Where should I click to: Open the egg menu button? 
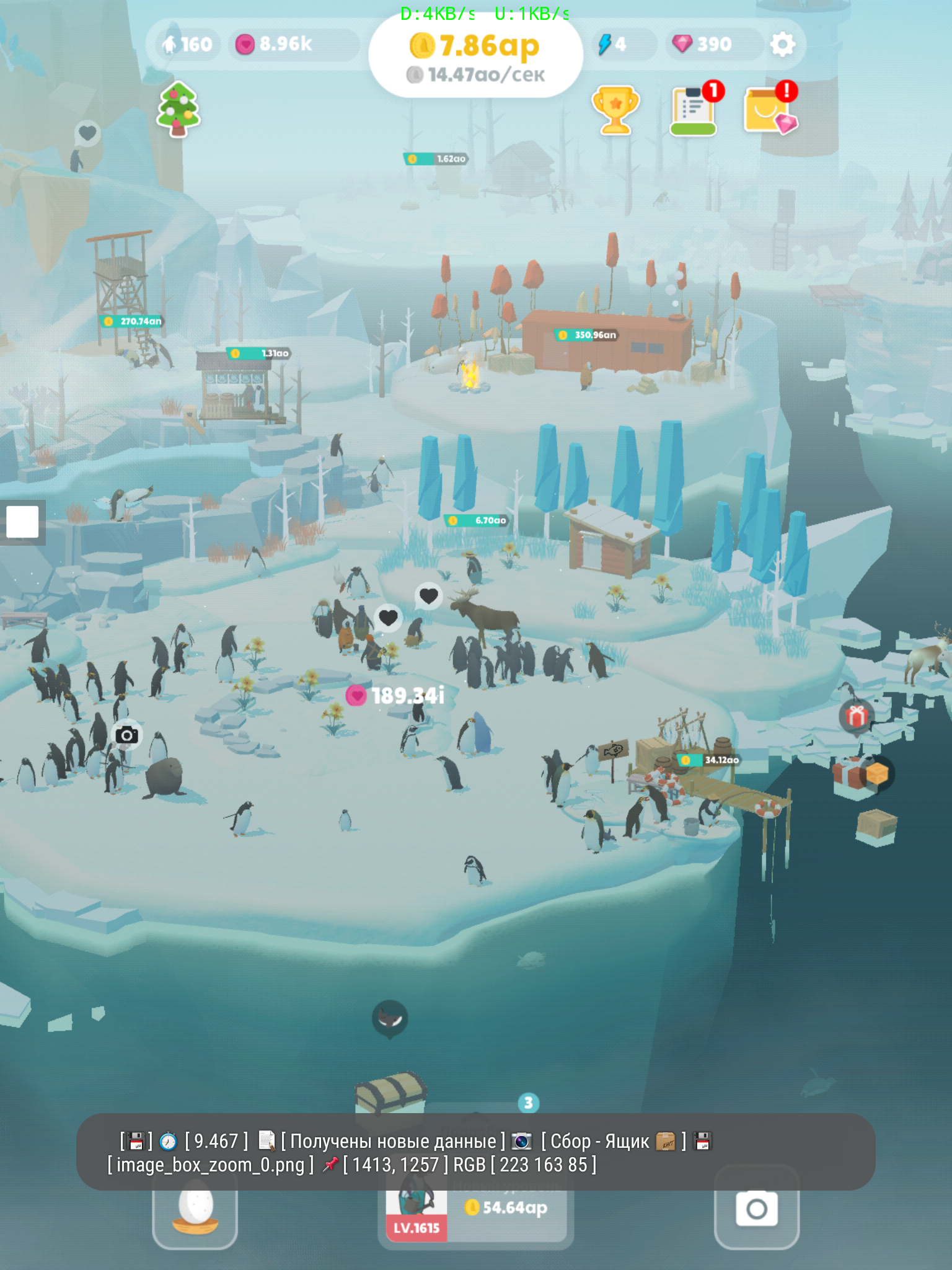195,1209
